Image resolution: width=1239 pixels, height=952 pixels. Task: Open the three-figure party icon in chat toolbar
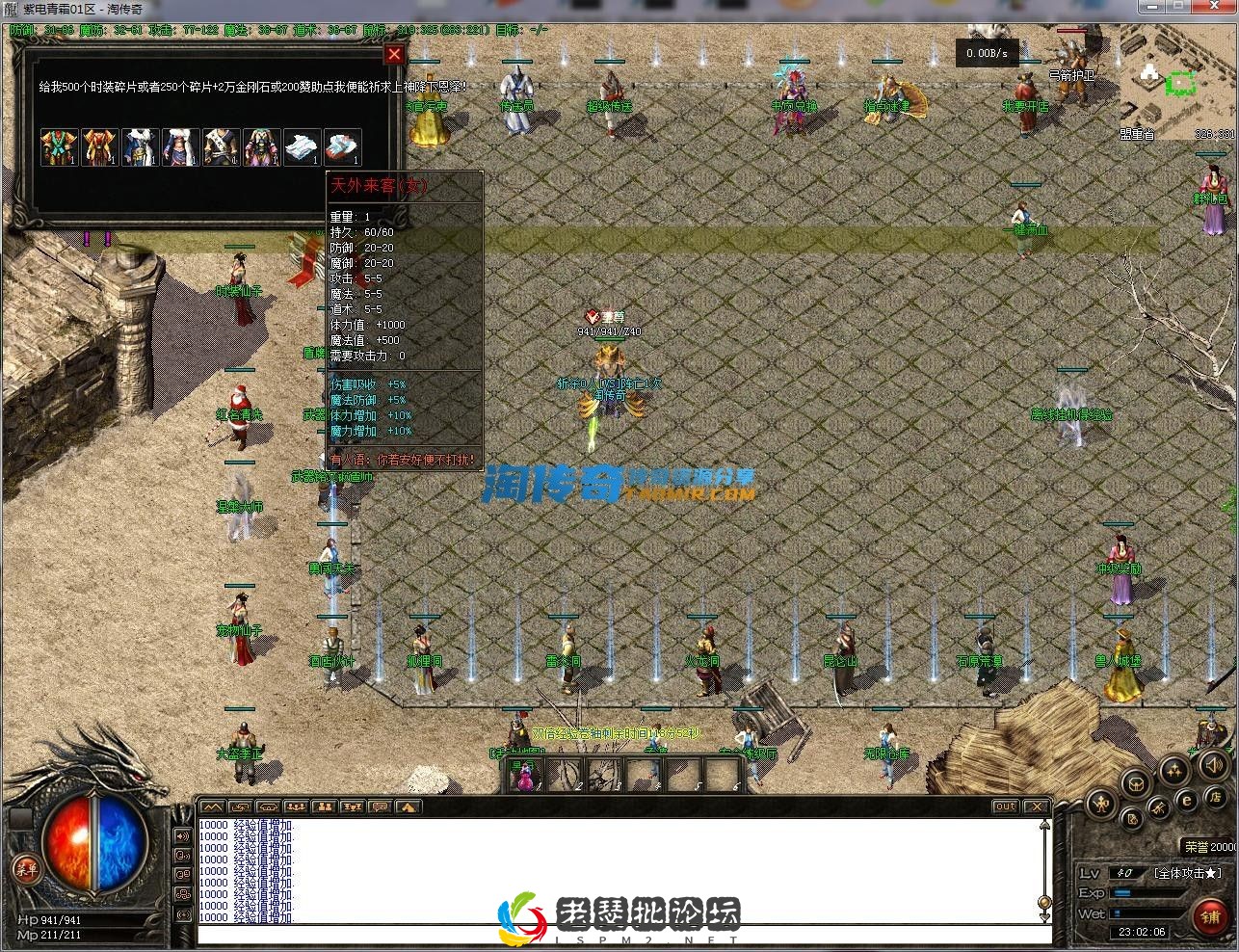tap(297, 809)
